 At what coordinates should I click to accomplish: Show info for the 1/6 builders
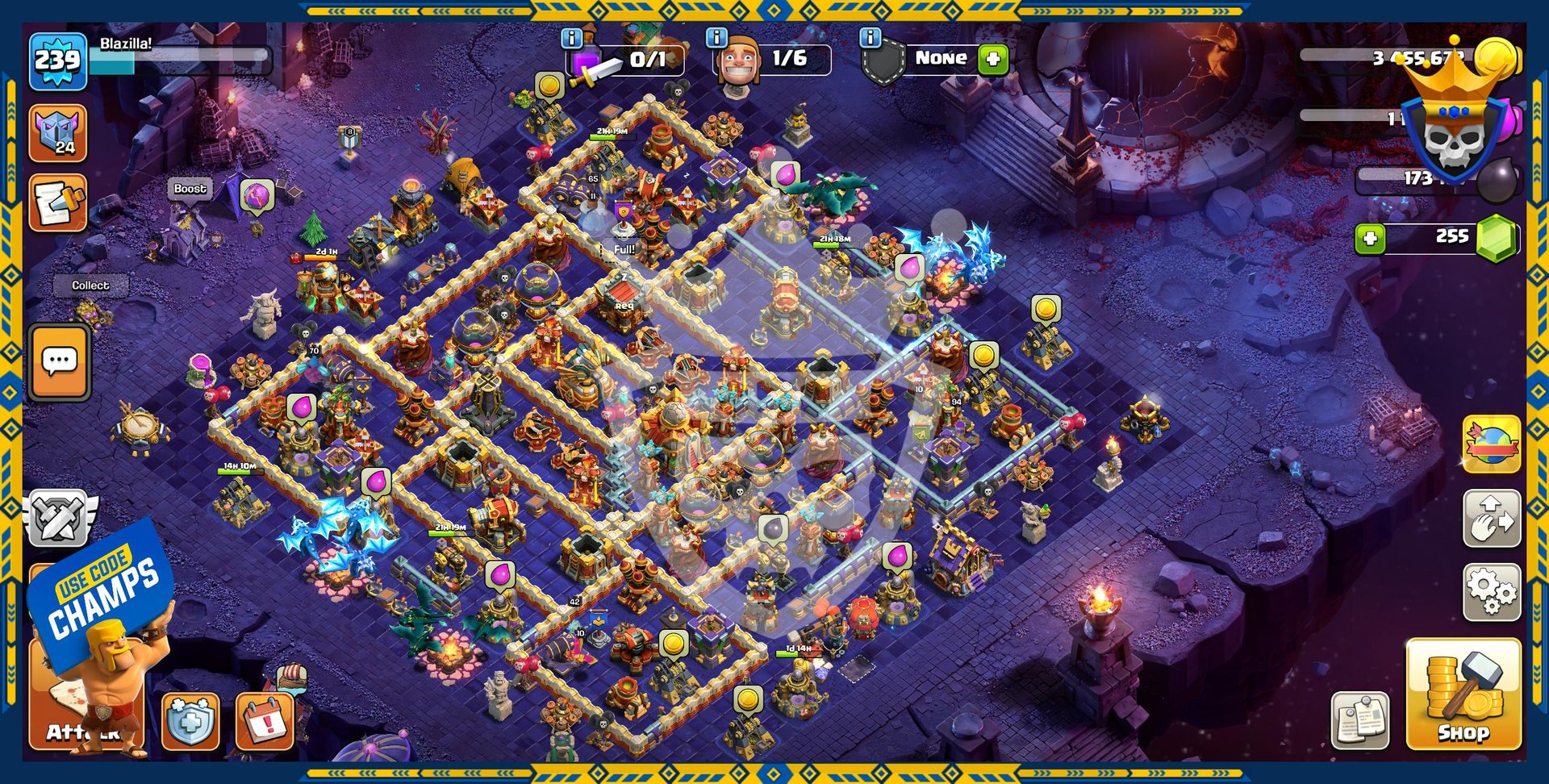click(716, 37)
